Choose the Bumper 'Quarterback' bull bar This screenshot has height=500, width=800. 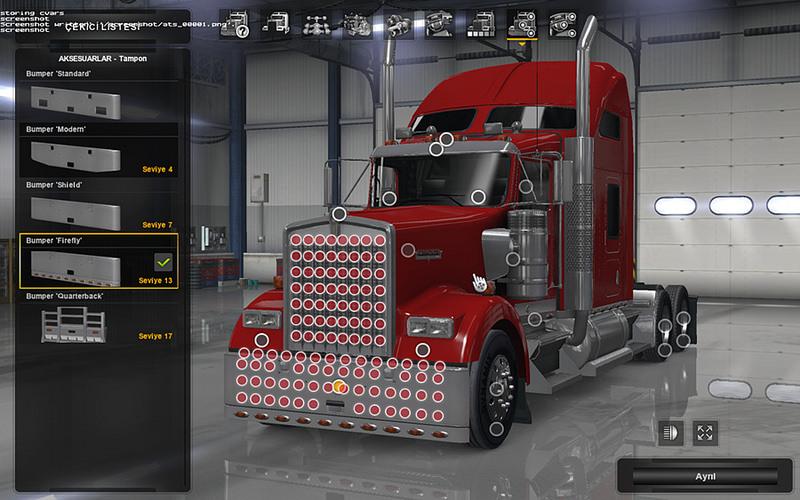coord(98,322)
